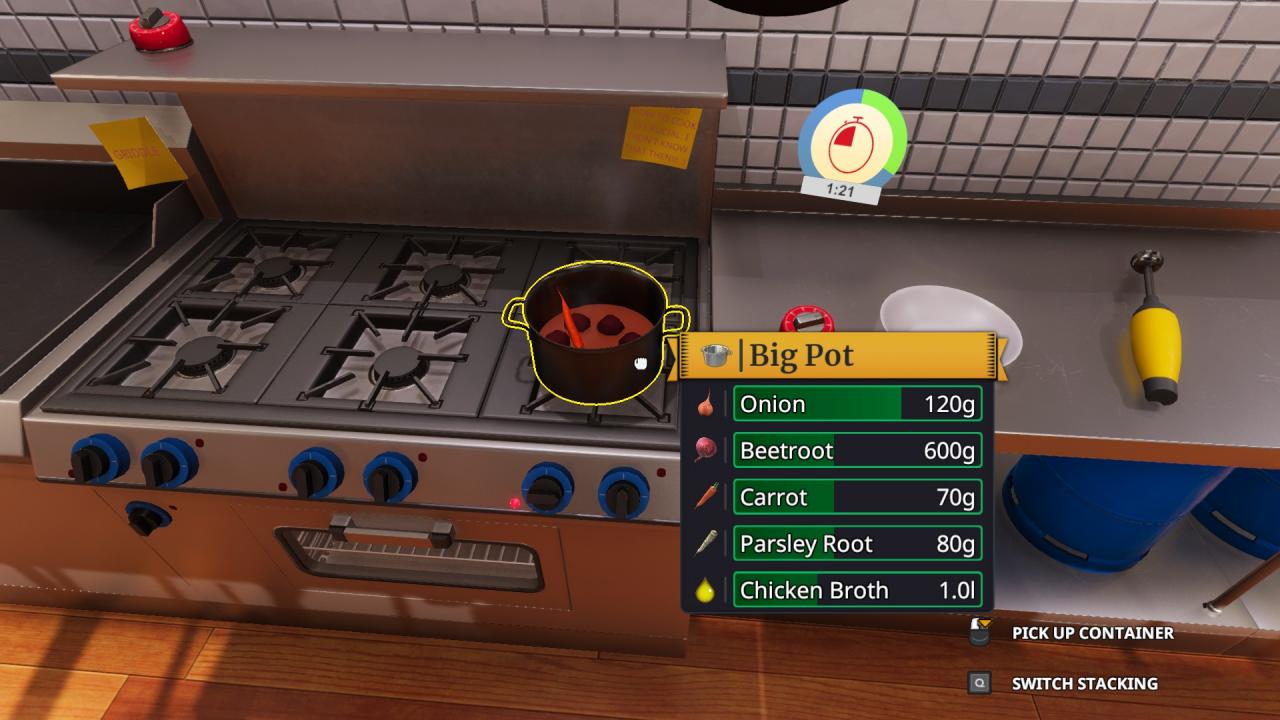Pick the Chicken Broth row

857,590
